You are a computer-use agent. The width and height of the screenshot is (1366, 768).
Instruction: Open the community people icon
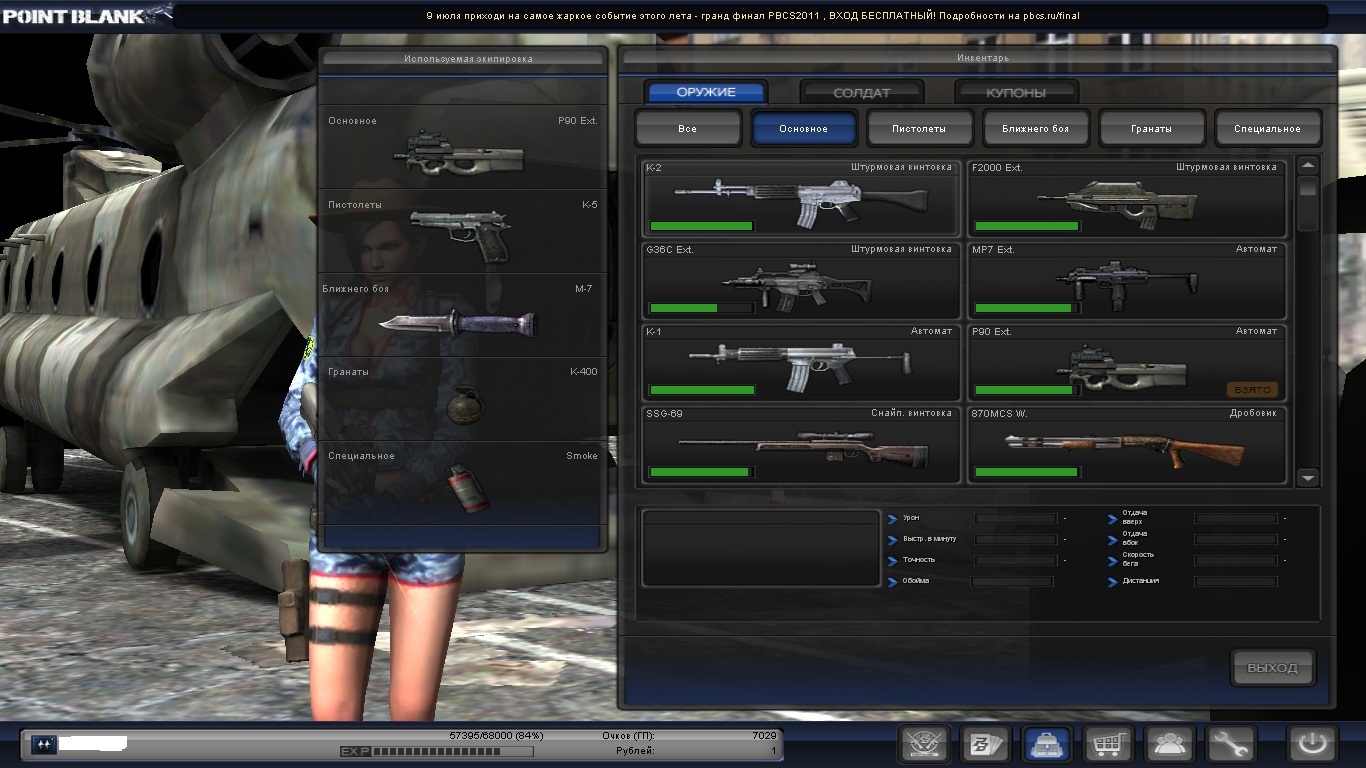click(1170, 744)
